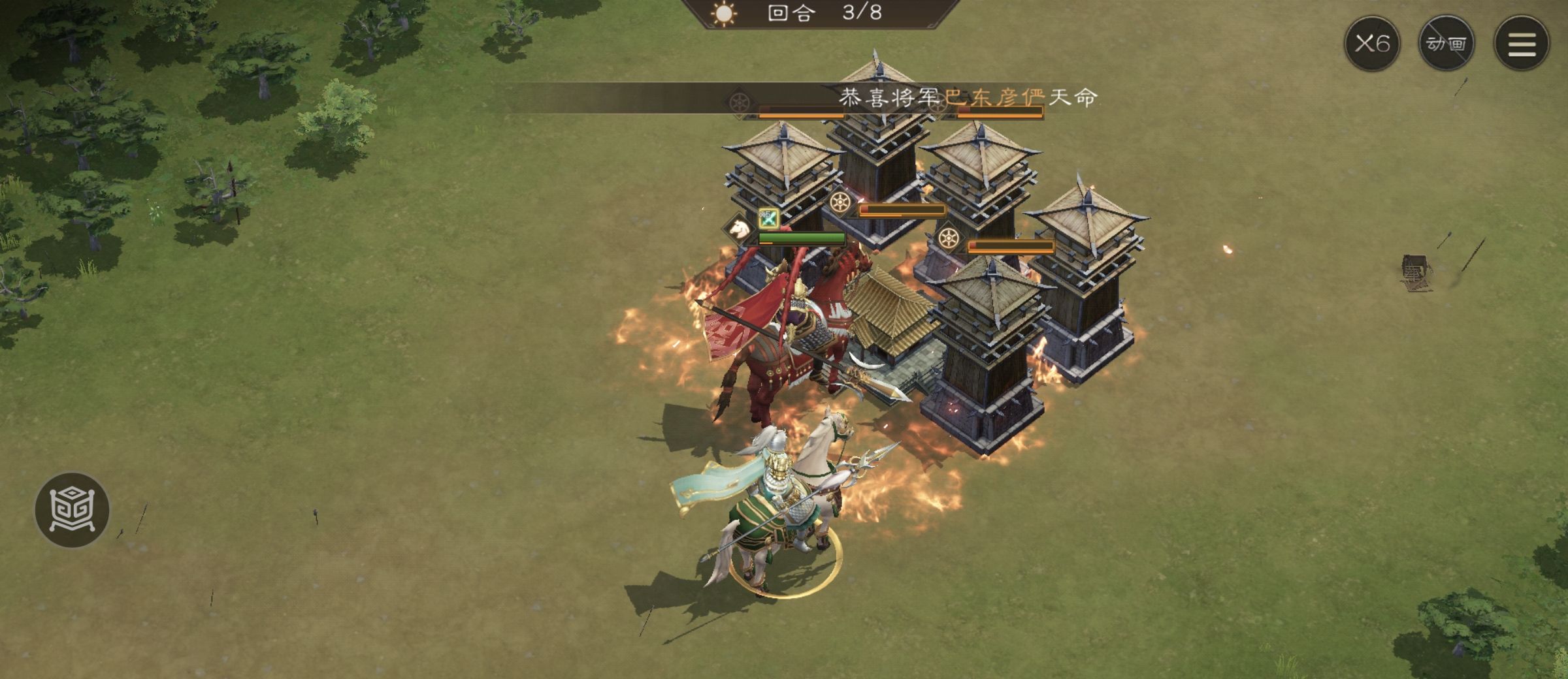1568x679 pixels.
Task: Open the hamburger menu
Action: [x=1522, y=44]
